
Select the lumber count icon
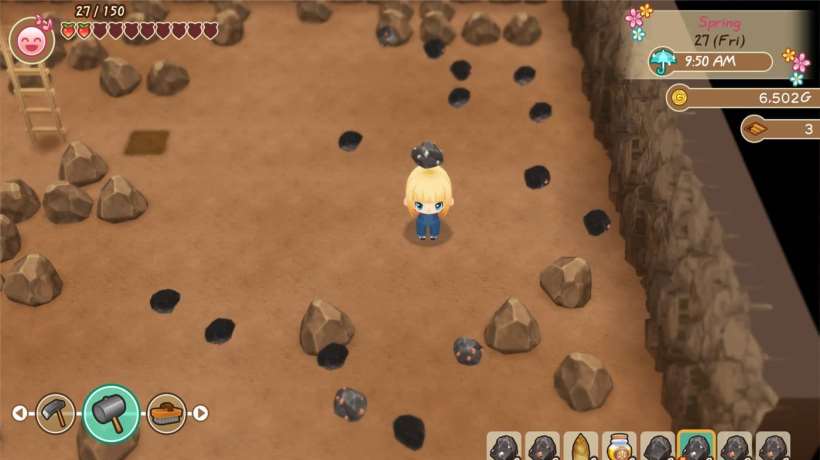755,129
